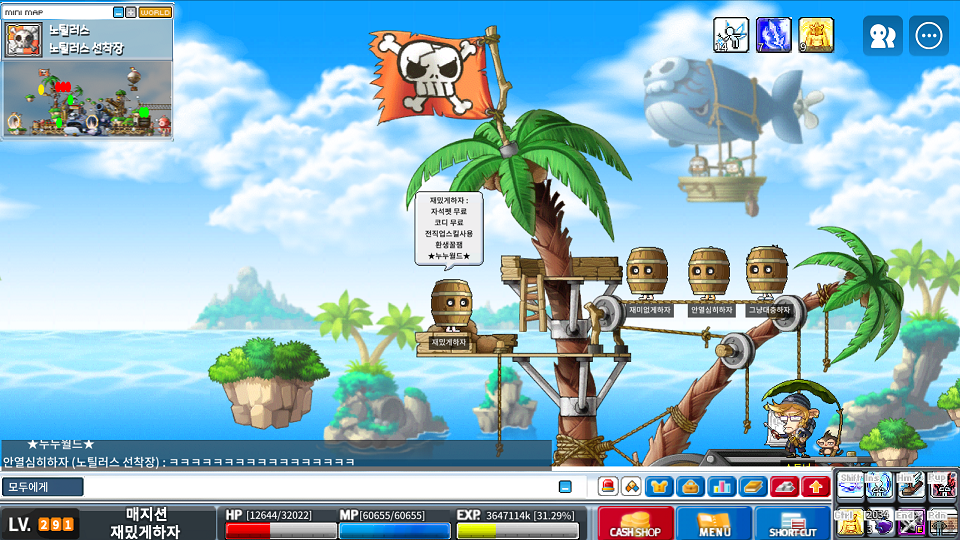
Task: Open the three-dots more options button
Action: [x=929, y=36]
